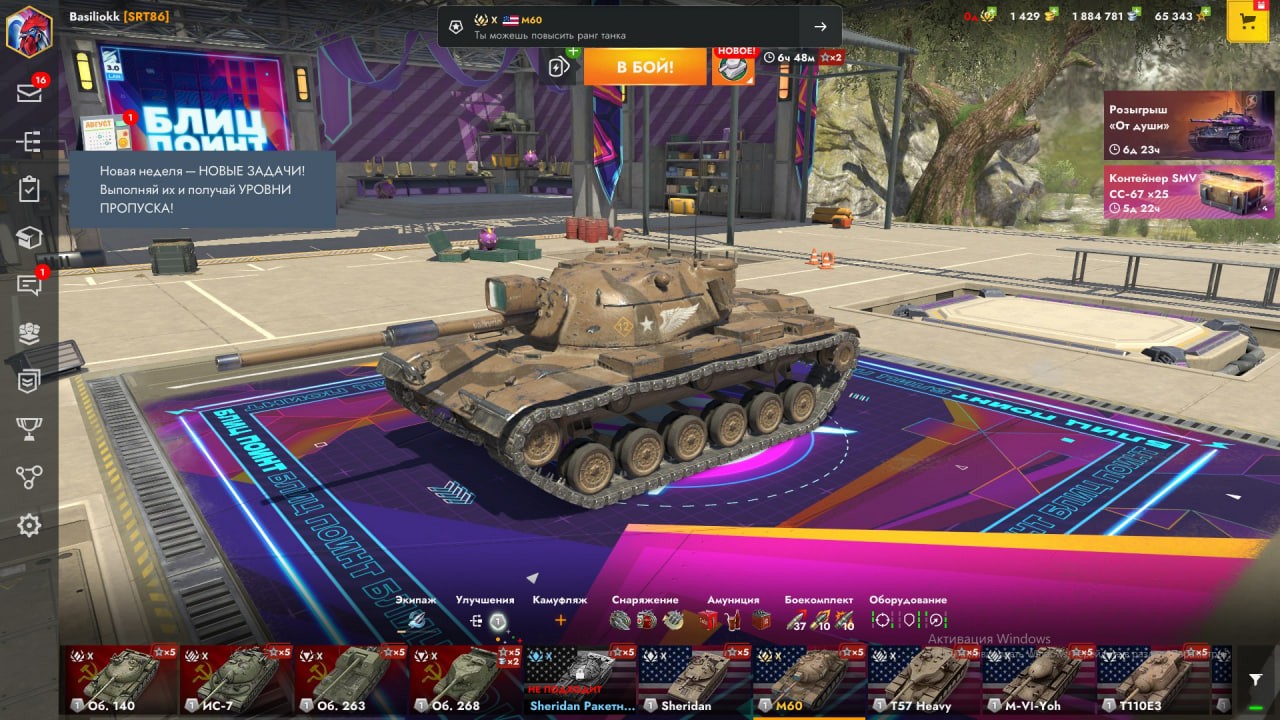Open the Контейнер SMV CC-67 offer
The height and width of the screenshot is (720, 1280).
[1189, 192]
